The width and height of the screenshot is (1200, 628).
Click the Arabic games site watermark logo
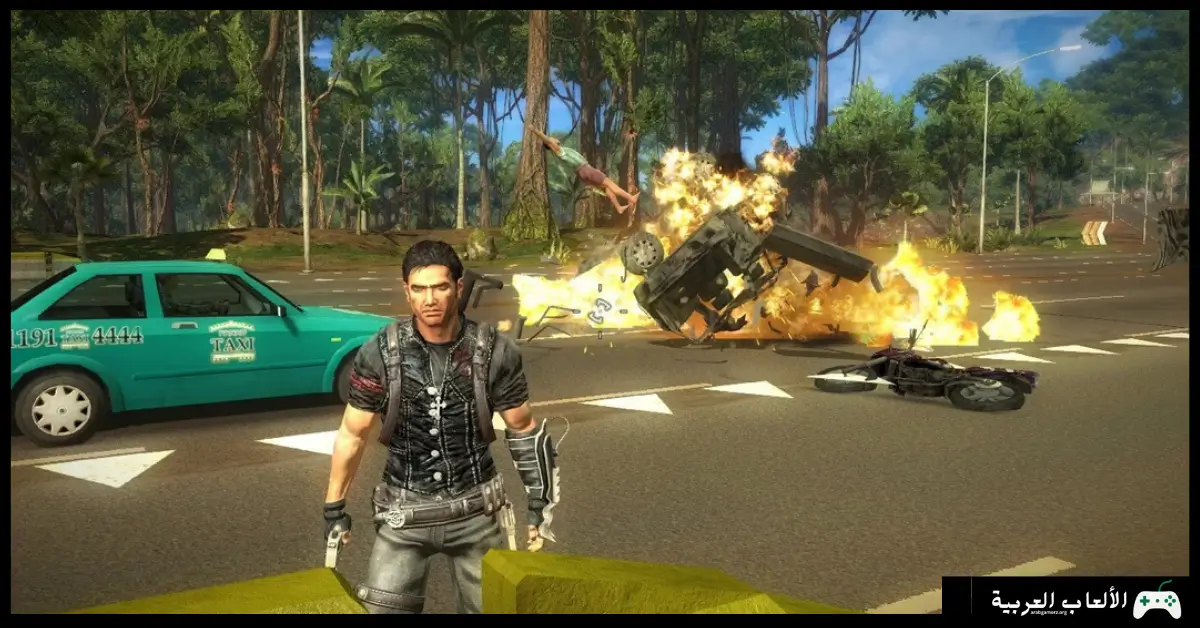1085,601
